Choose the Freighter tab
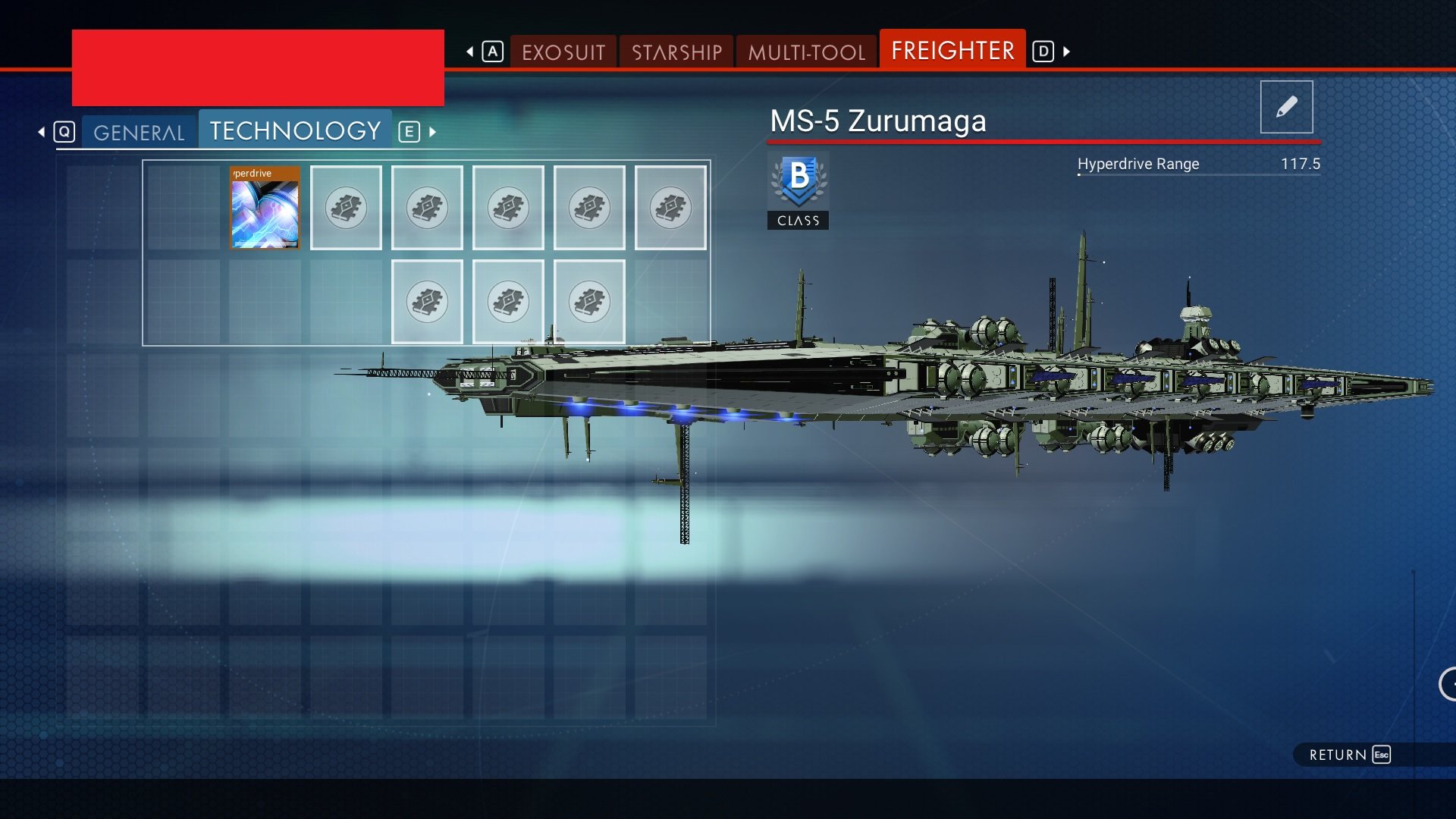 952,51
